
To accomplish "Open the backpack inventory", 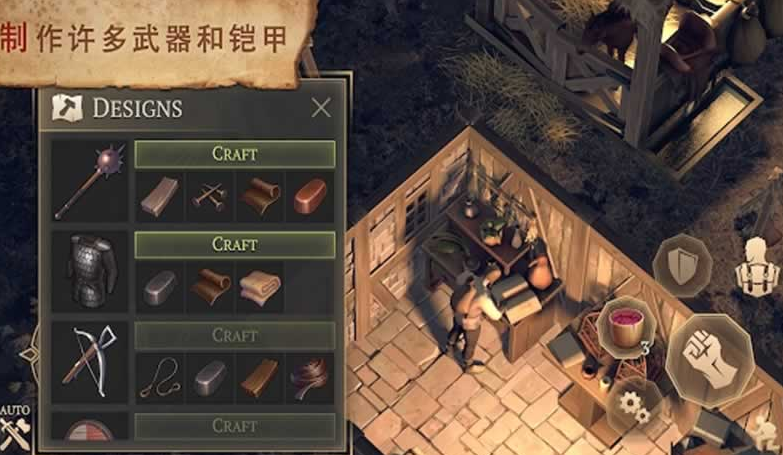I will click(x=758, y=264).
